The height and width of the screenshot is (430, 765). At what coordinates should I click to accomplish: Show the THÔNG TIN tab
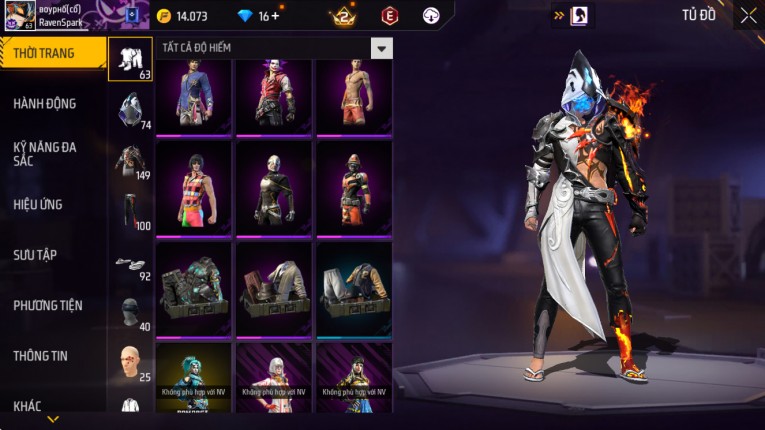41,355
